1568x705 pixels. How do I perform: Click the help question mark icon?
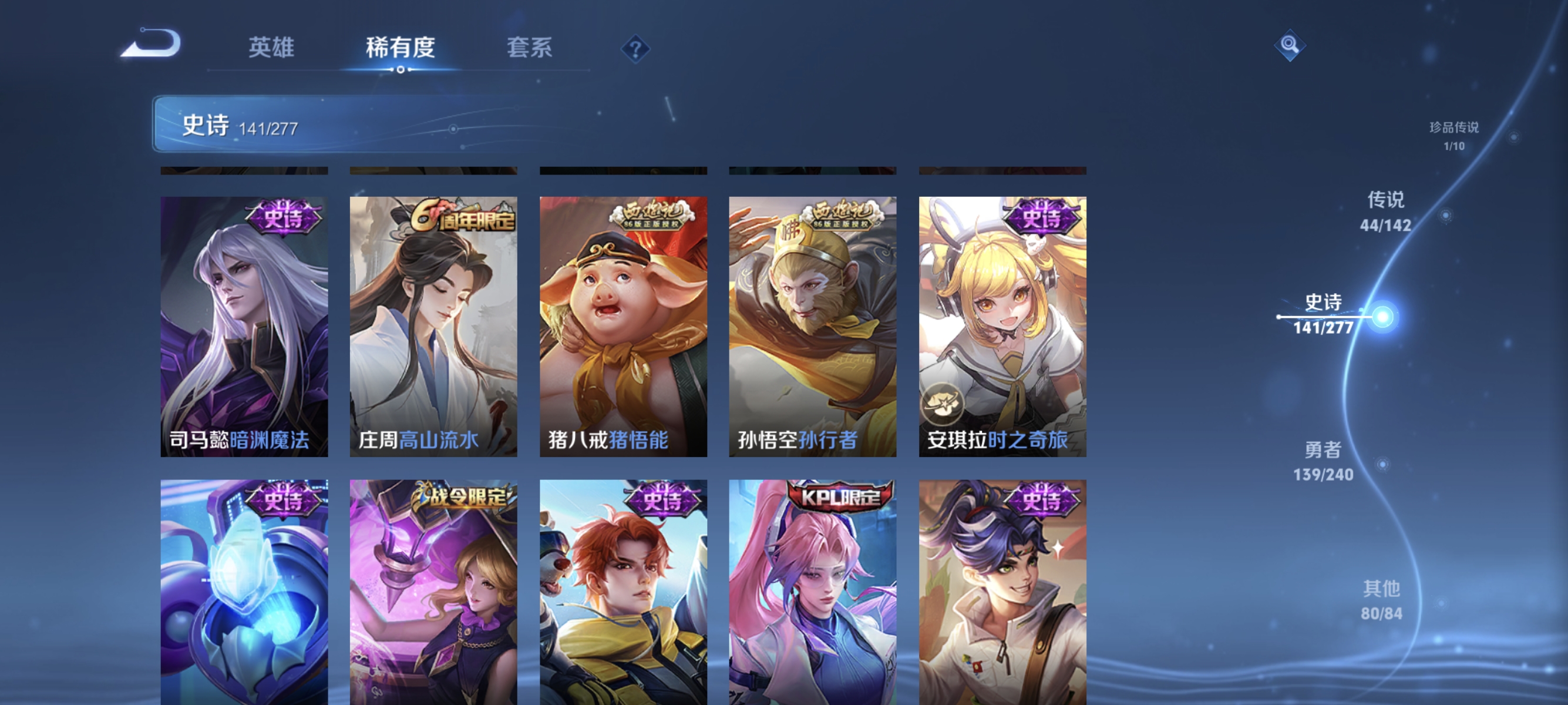[635, 49]
